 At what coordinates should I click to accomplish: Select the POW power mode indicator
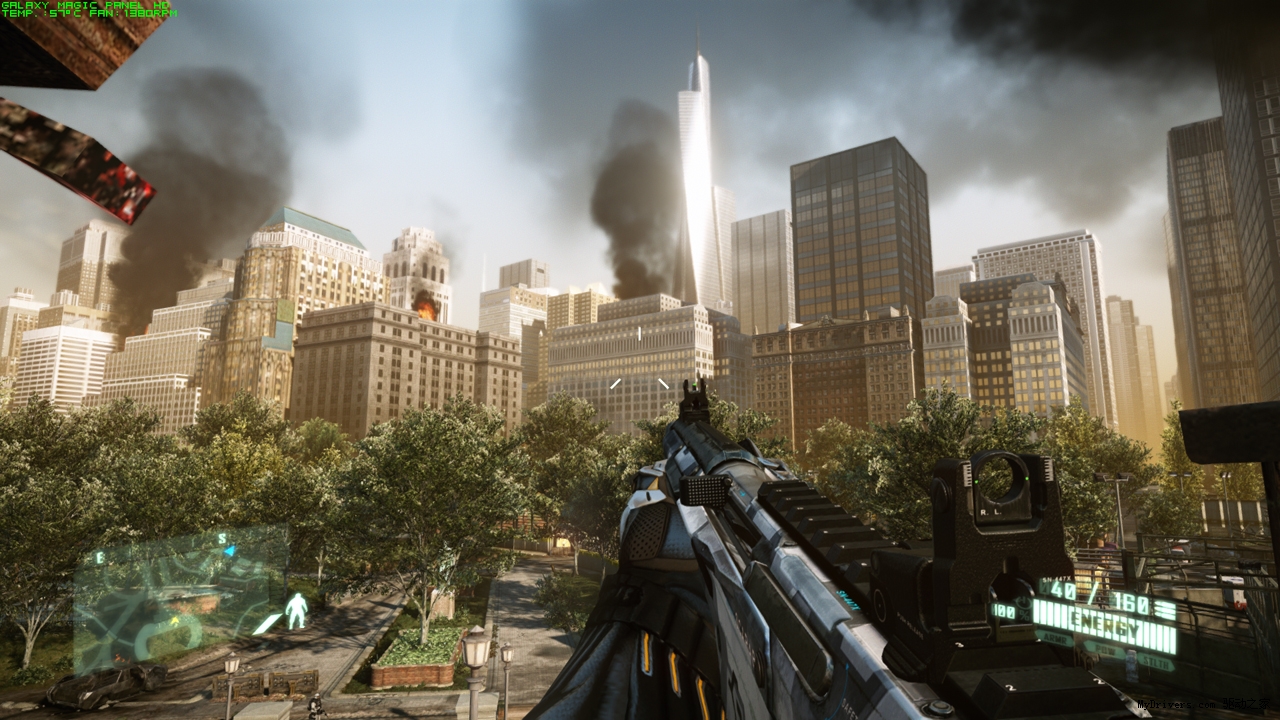[1104, 652]
